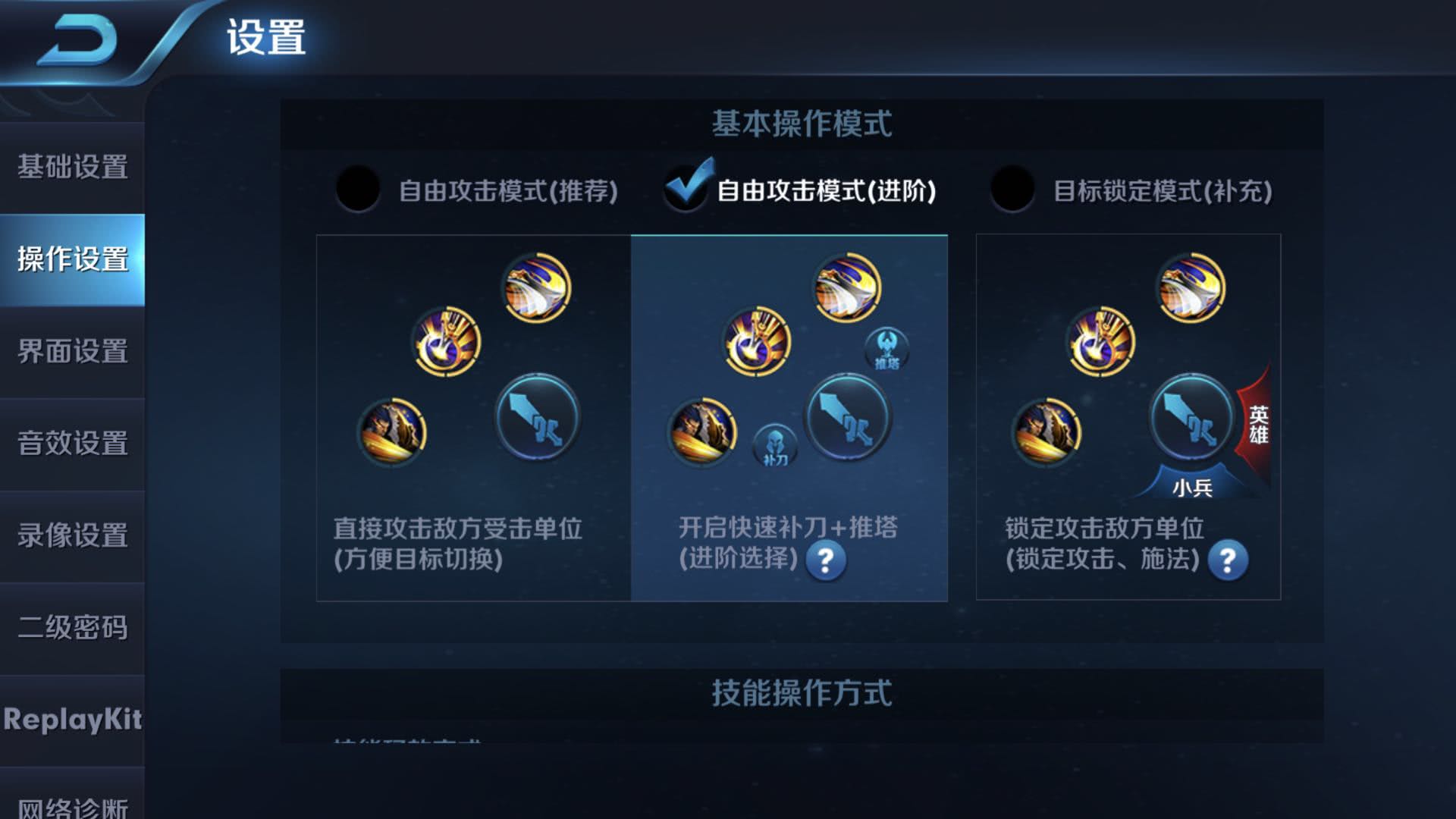1456x819 pixels.
Task: Open the 基础设置 tab
Action: [72, 167]
